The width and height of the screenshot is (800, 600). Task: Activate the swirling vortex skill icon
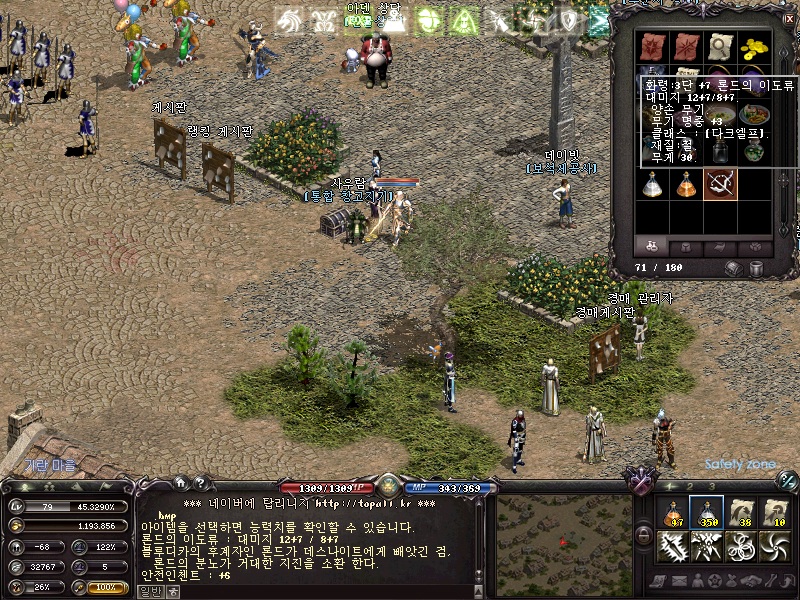774,547
